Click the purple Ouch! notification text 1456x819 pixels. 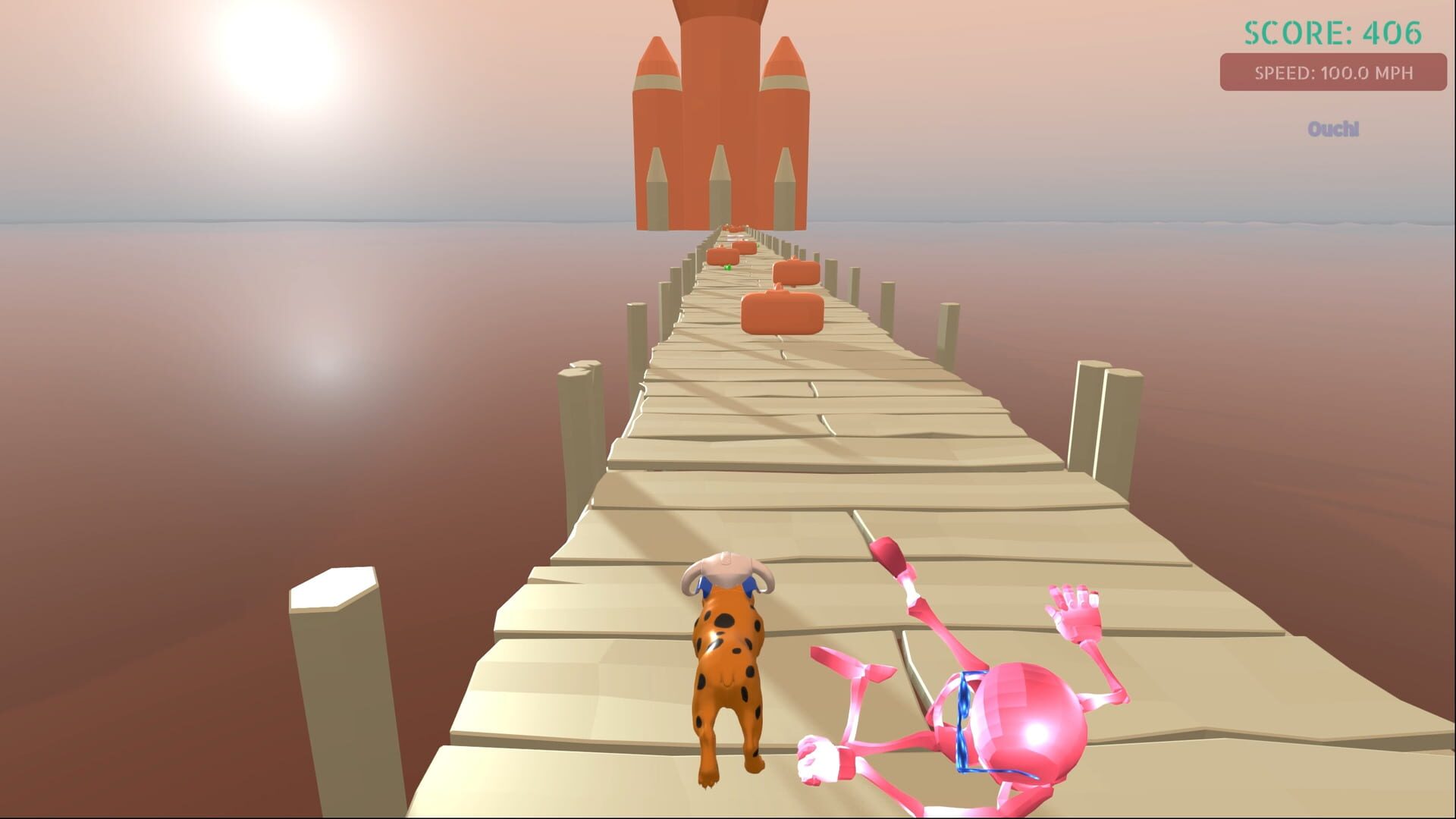coord(1333,129)
